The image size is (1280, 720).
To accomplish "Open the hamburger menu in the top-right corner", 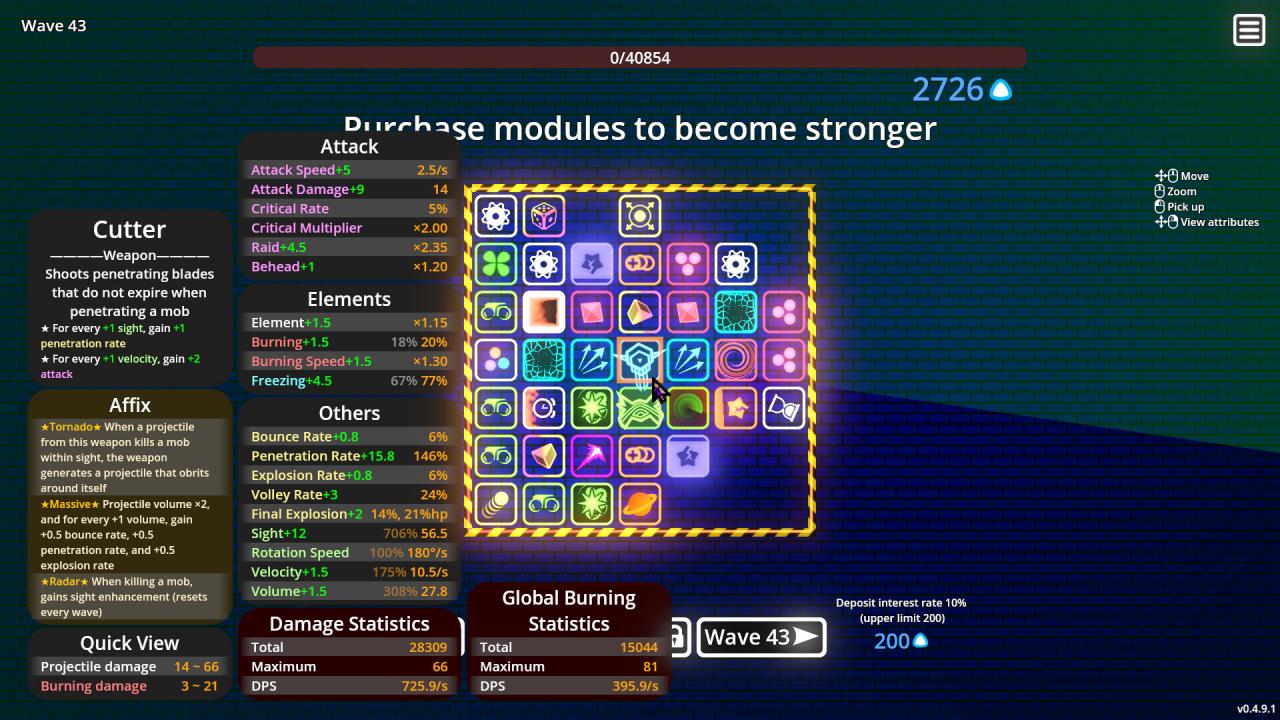I will coord(1248,29).
